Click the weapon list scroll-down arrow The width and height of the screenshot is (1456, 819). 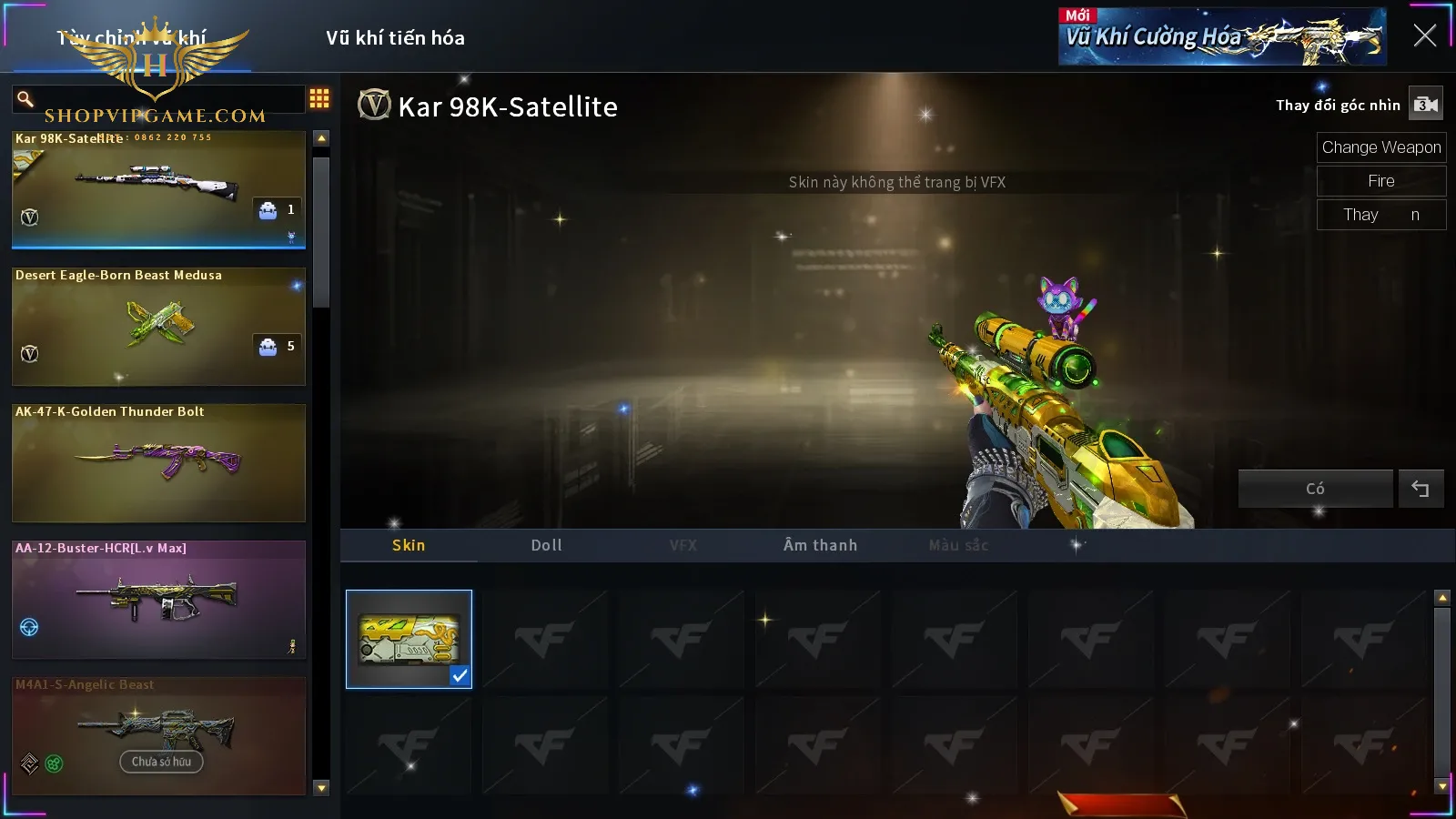[x=321, y=788]
